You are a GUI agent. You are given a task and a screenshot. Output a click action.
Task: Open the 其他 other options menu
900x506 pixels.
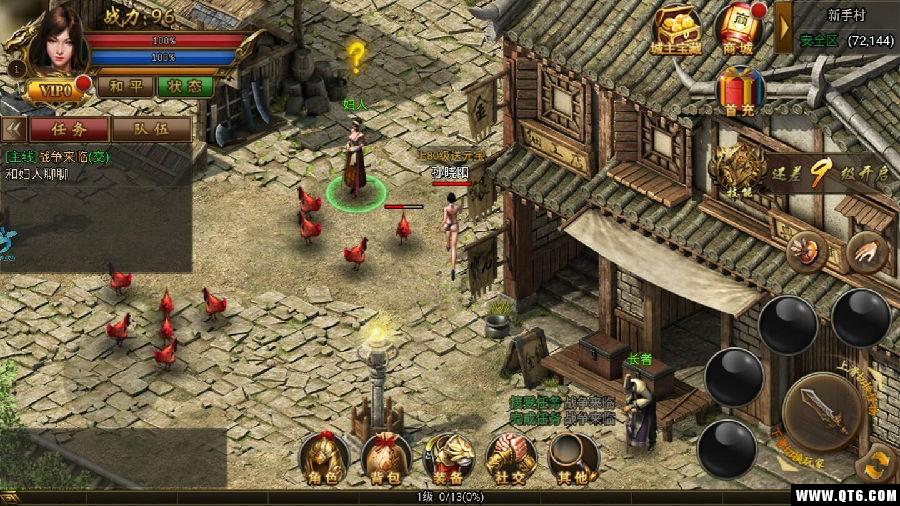pyautogui.click(x=573, y=462)
